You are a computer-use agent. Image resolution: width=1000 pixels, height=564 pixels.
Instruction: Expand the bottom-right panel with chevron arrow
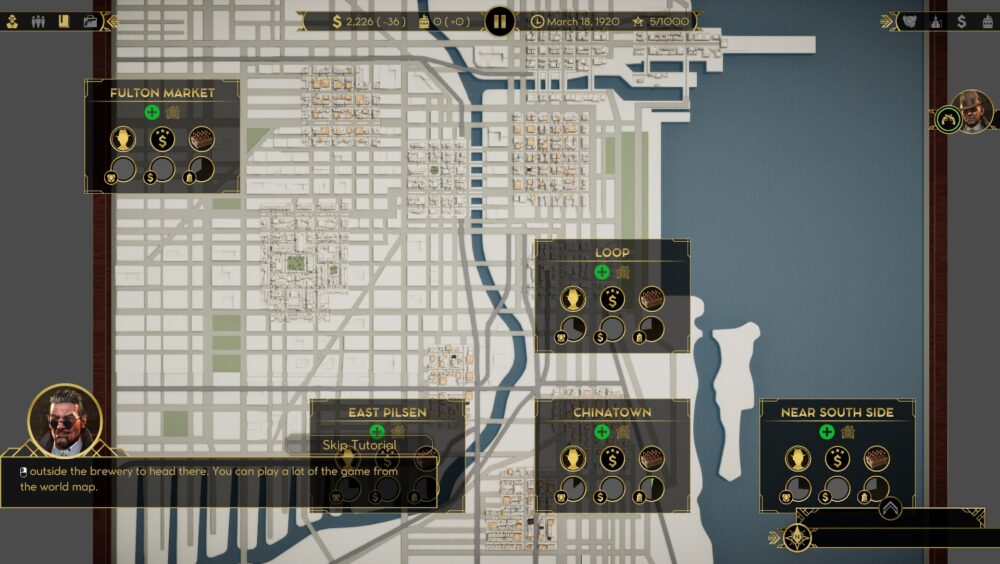[x=890, y=508]
